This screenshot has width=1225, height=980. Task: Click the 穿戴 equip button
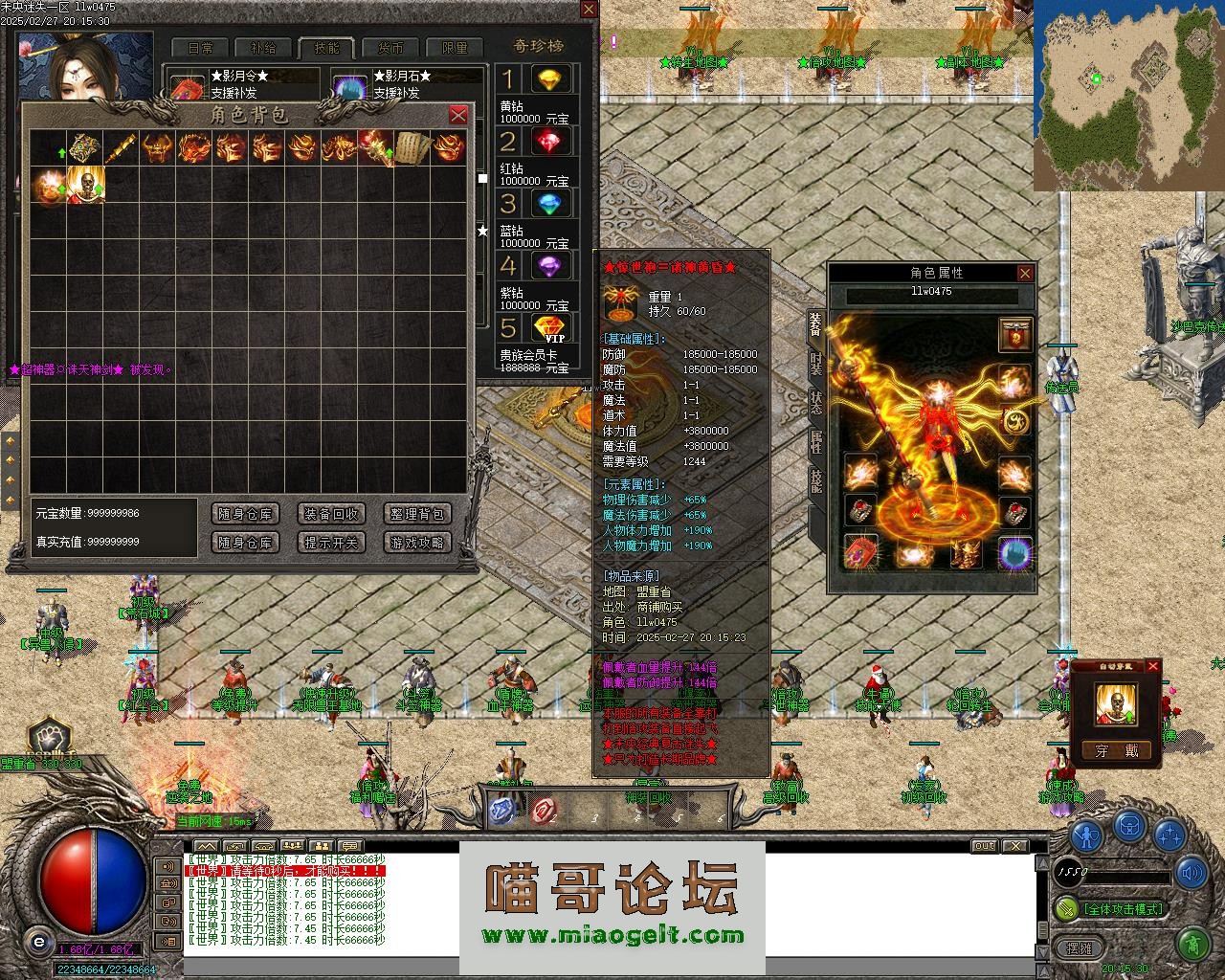click(1116, 751)
